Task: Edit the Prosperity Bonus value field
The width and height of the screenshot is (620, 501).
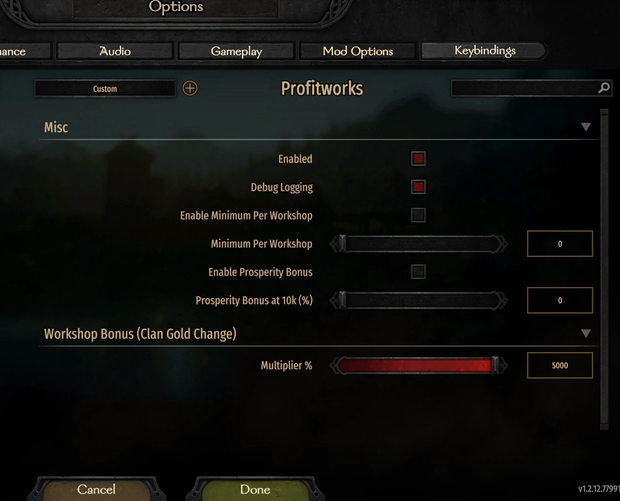Action: pos(560,300)
